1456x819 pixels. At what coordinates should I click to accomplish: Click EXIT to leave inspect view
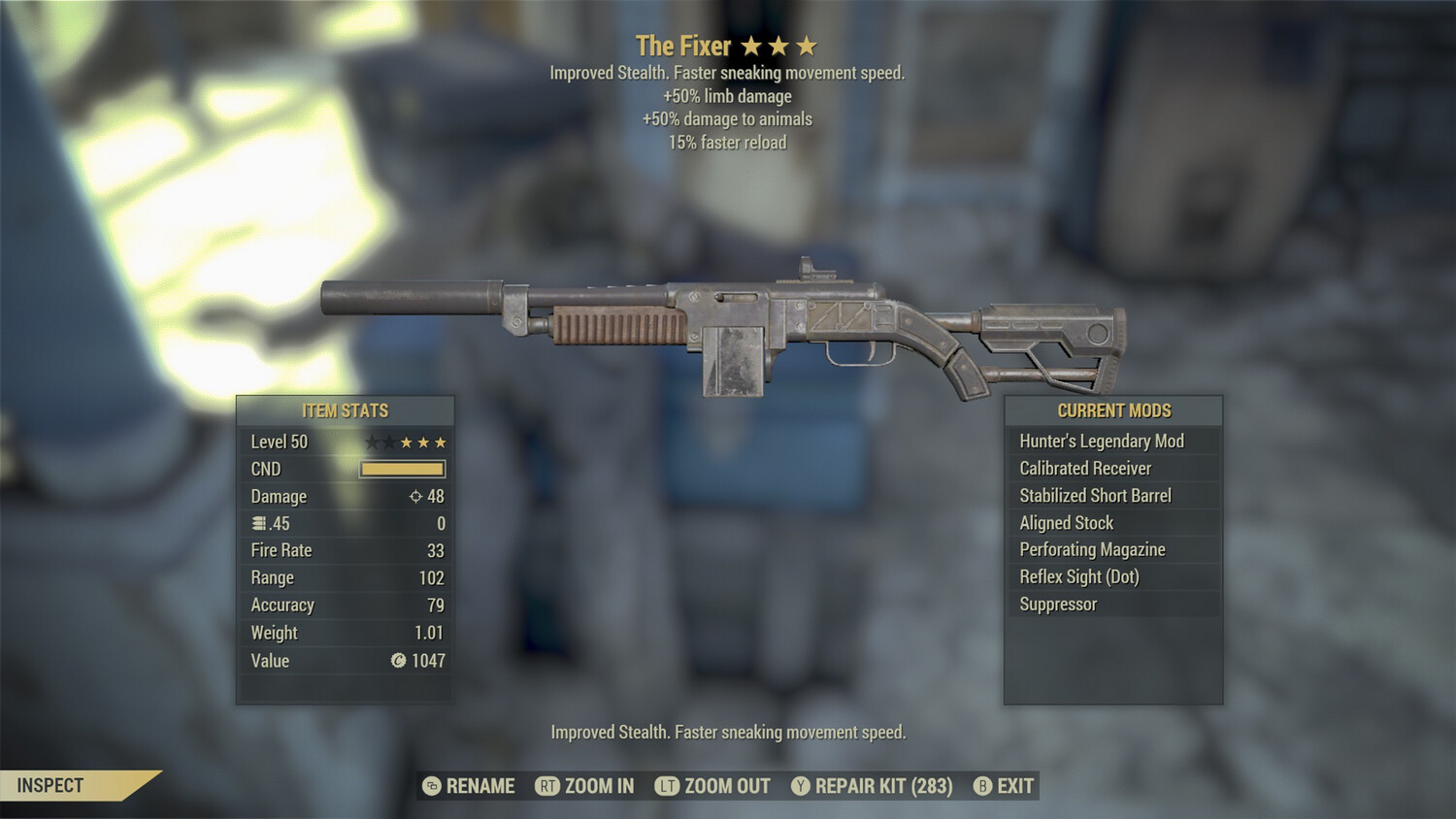1015,786
